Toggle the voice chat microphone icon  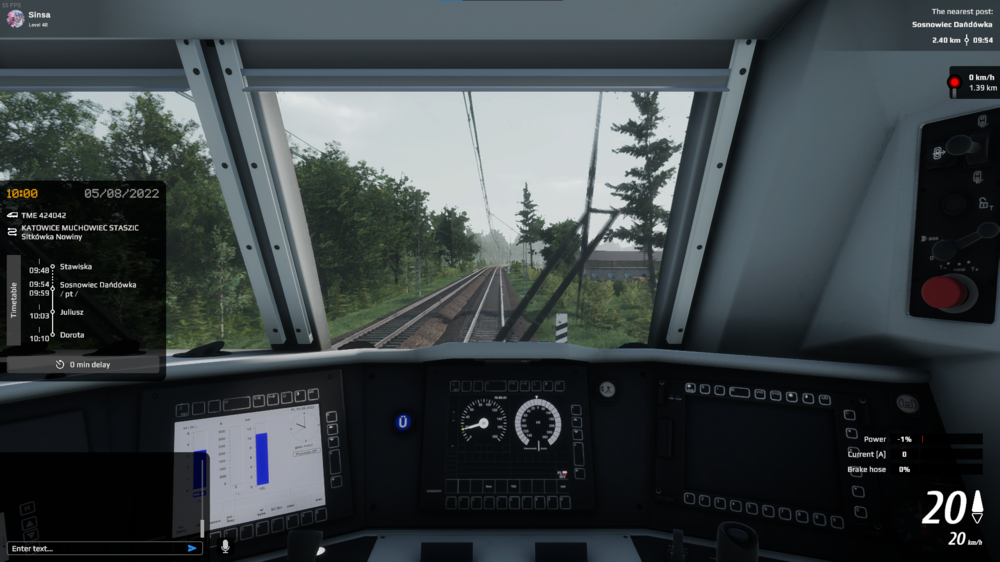click(x=225, y=546)
